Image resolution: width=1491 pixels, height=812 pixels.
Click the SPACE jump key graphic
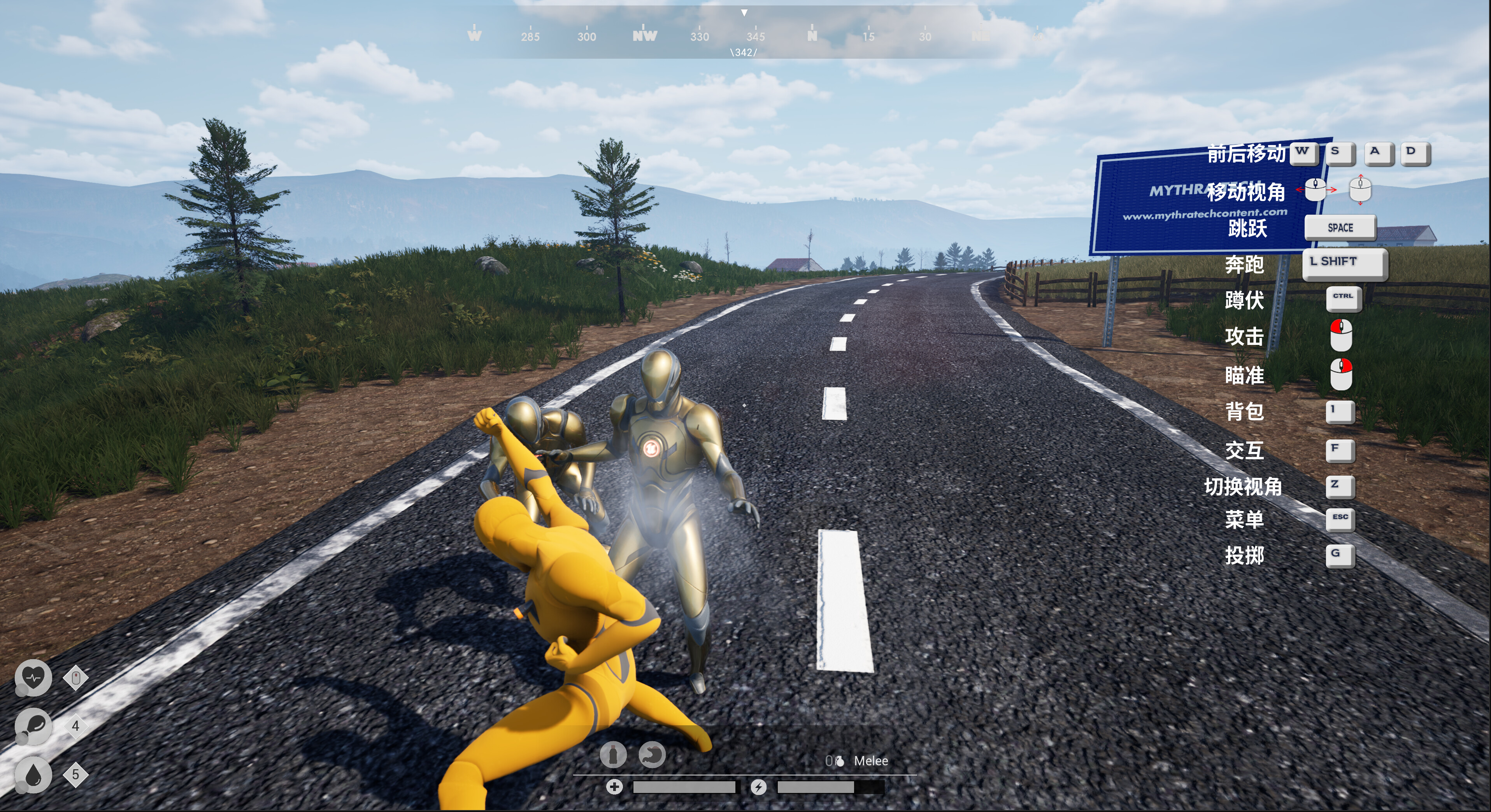tap(1339, 227)
